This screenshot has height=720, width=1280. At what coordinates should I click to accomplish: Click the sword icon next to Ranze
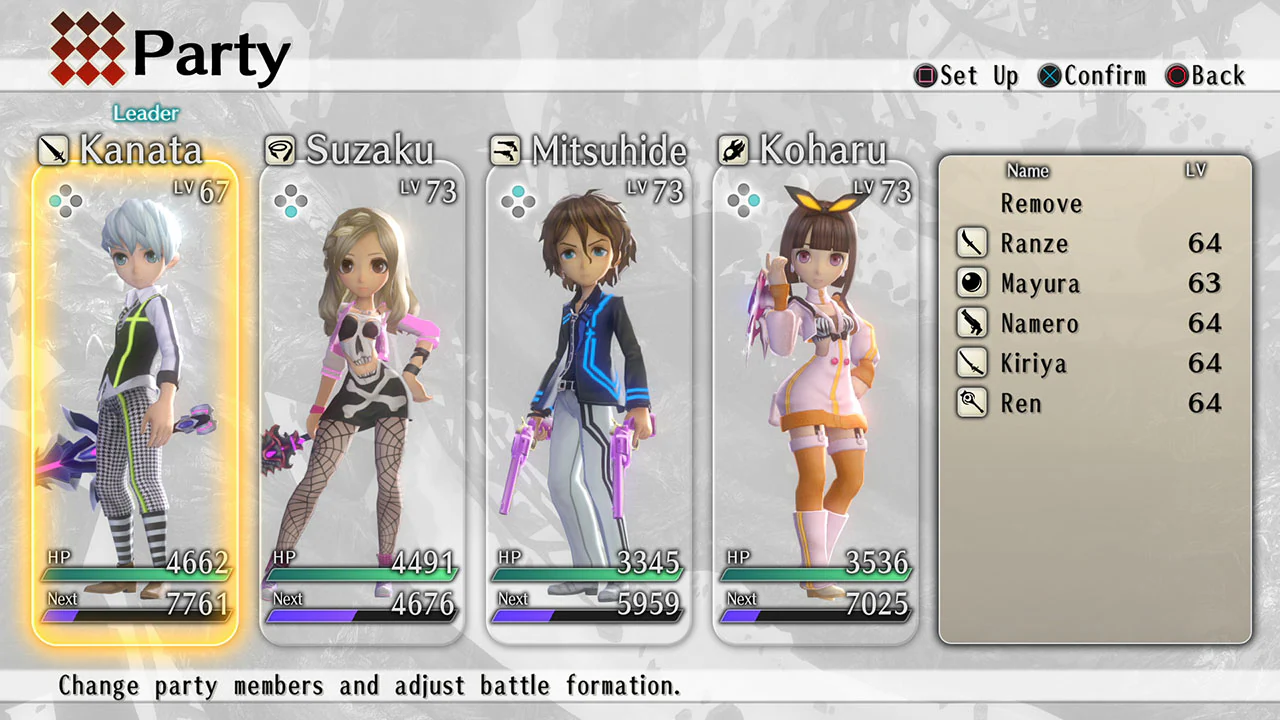point(971,243)
